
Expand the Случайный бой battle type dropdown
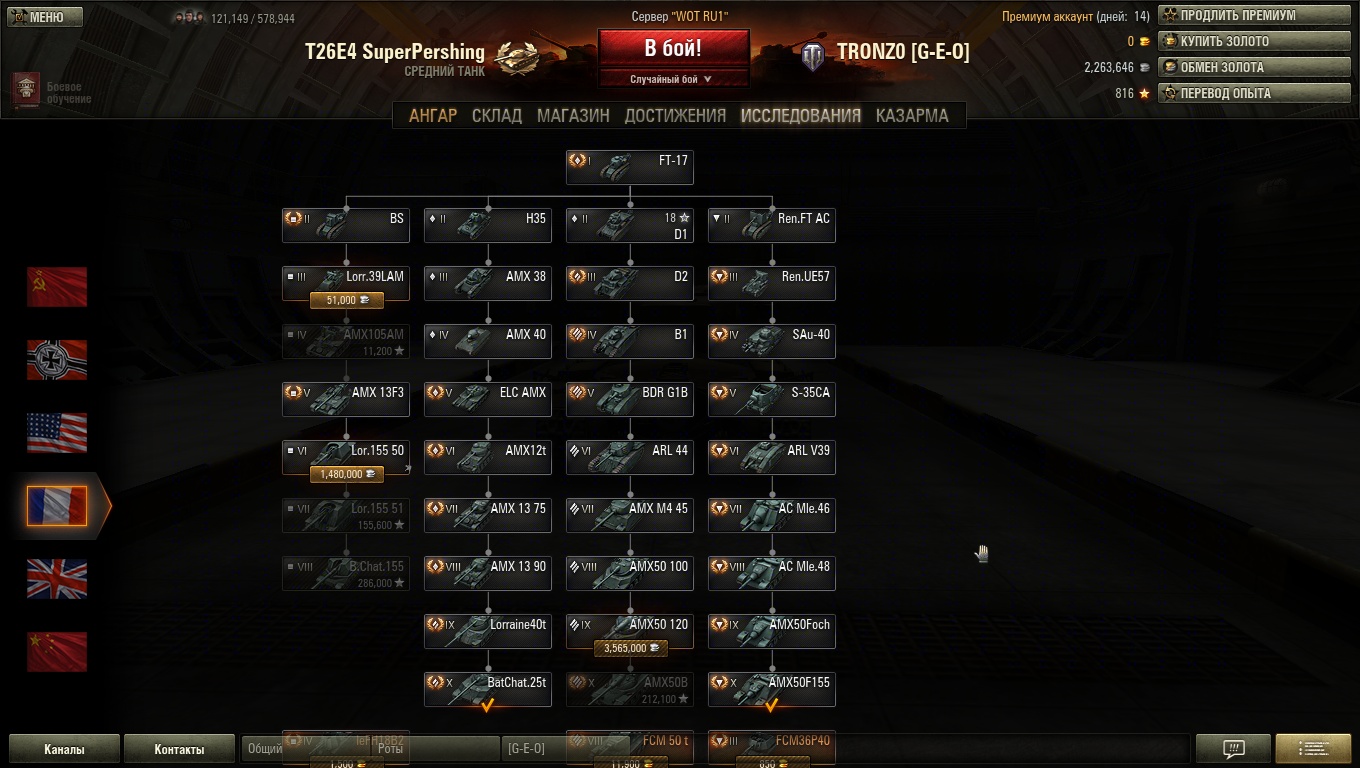673,79
